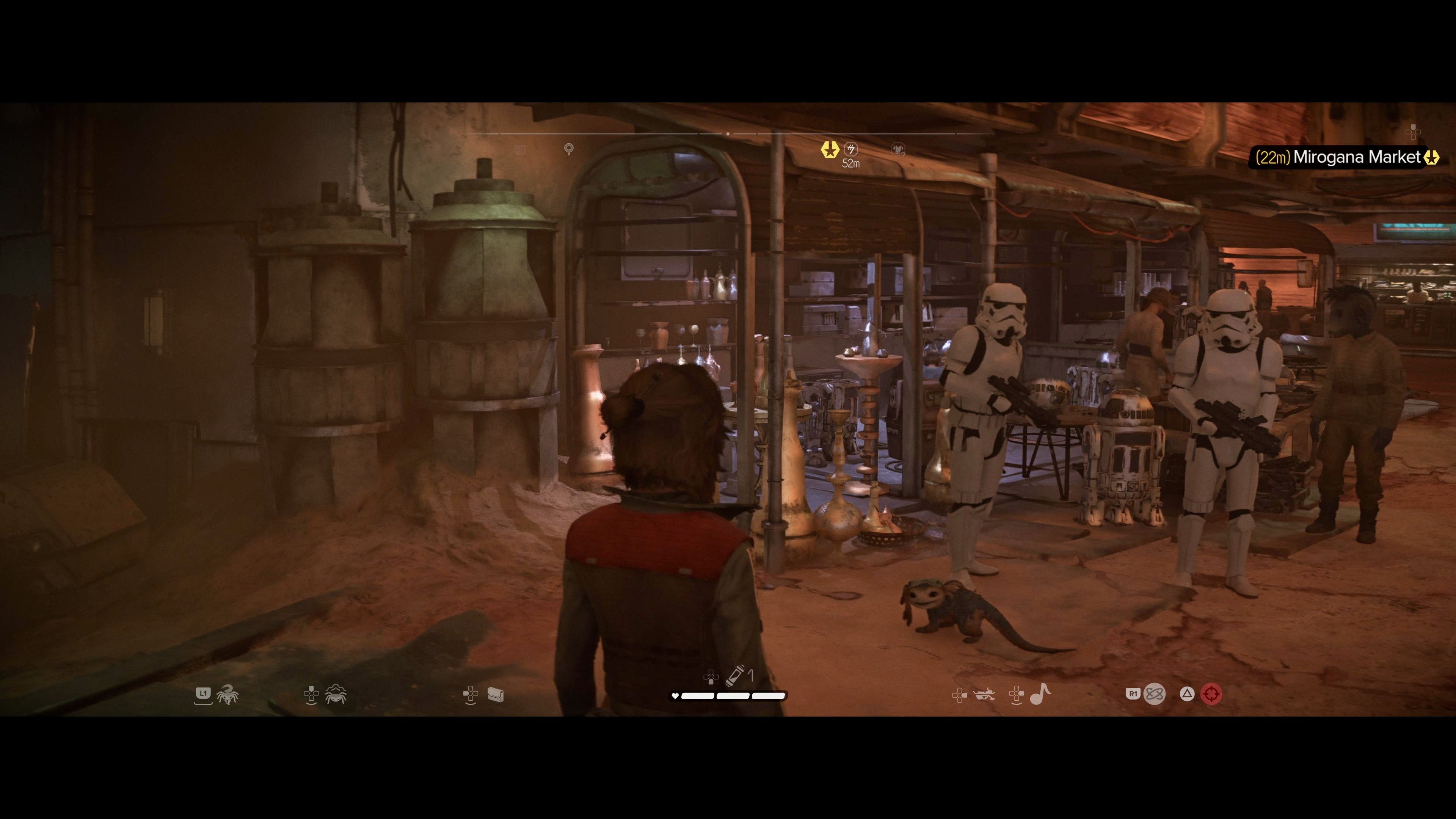Select the Mirogana Market objective tracker
The width and height of the screenshot is (1456, 819).
pos(1345,157)
